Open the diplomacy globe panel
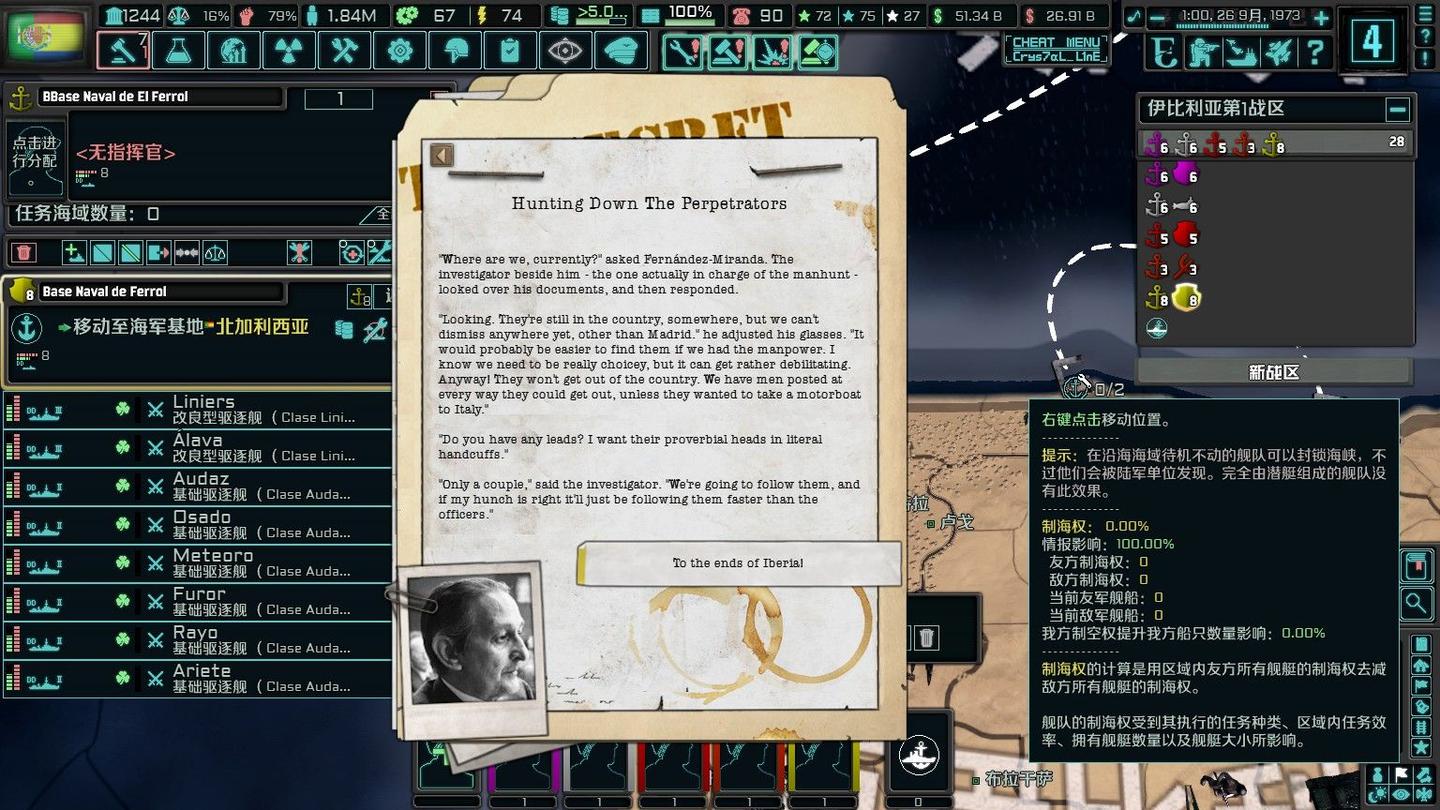Viewport: 1440px width, 810px height. [x=234, y=50]
